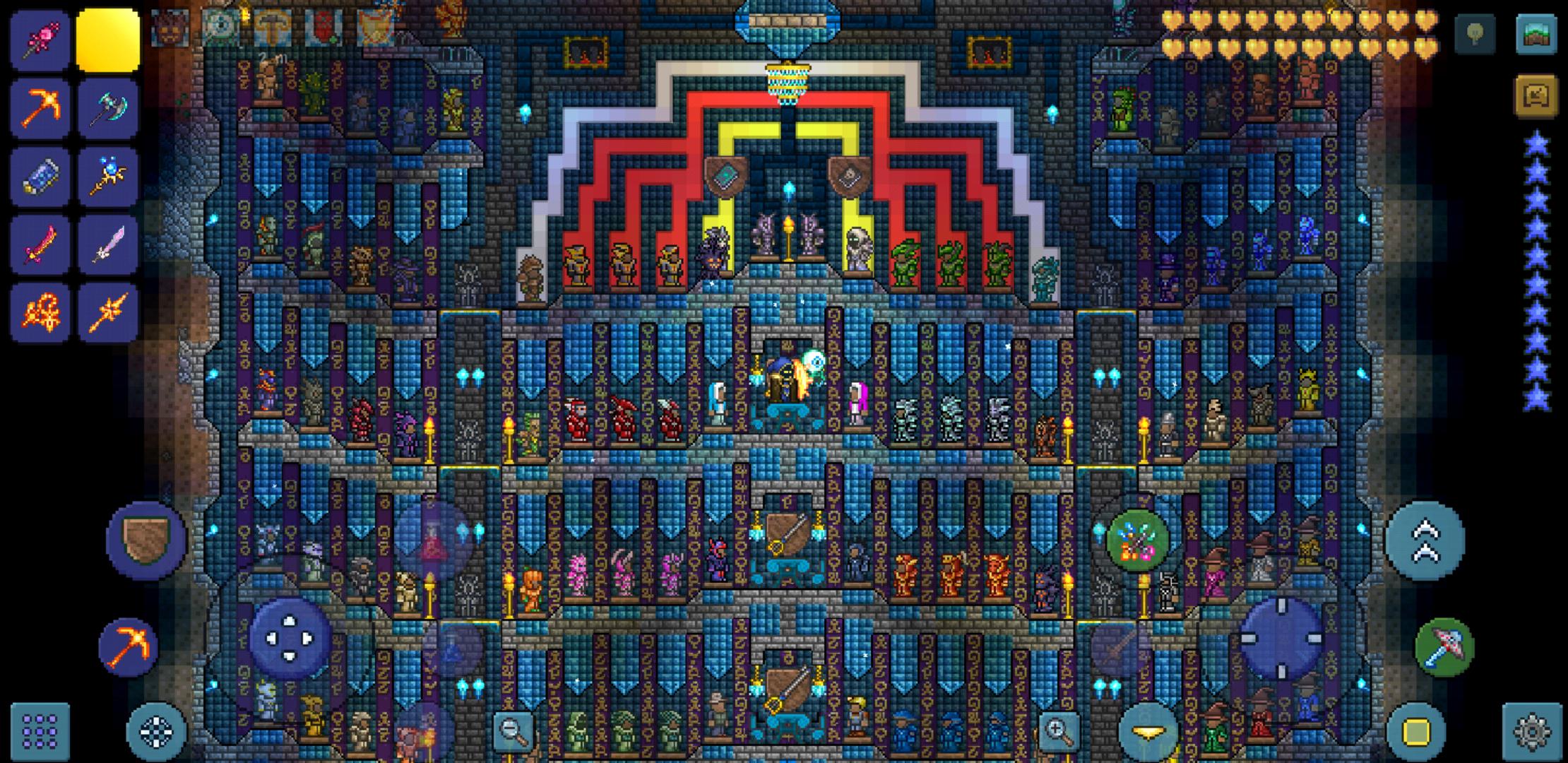This screenshot has width=1568, height=763.
Task: Select the Molten Pickaxe in the hotbar
Action: click(40, 106)
